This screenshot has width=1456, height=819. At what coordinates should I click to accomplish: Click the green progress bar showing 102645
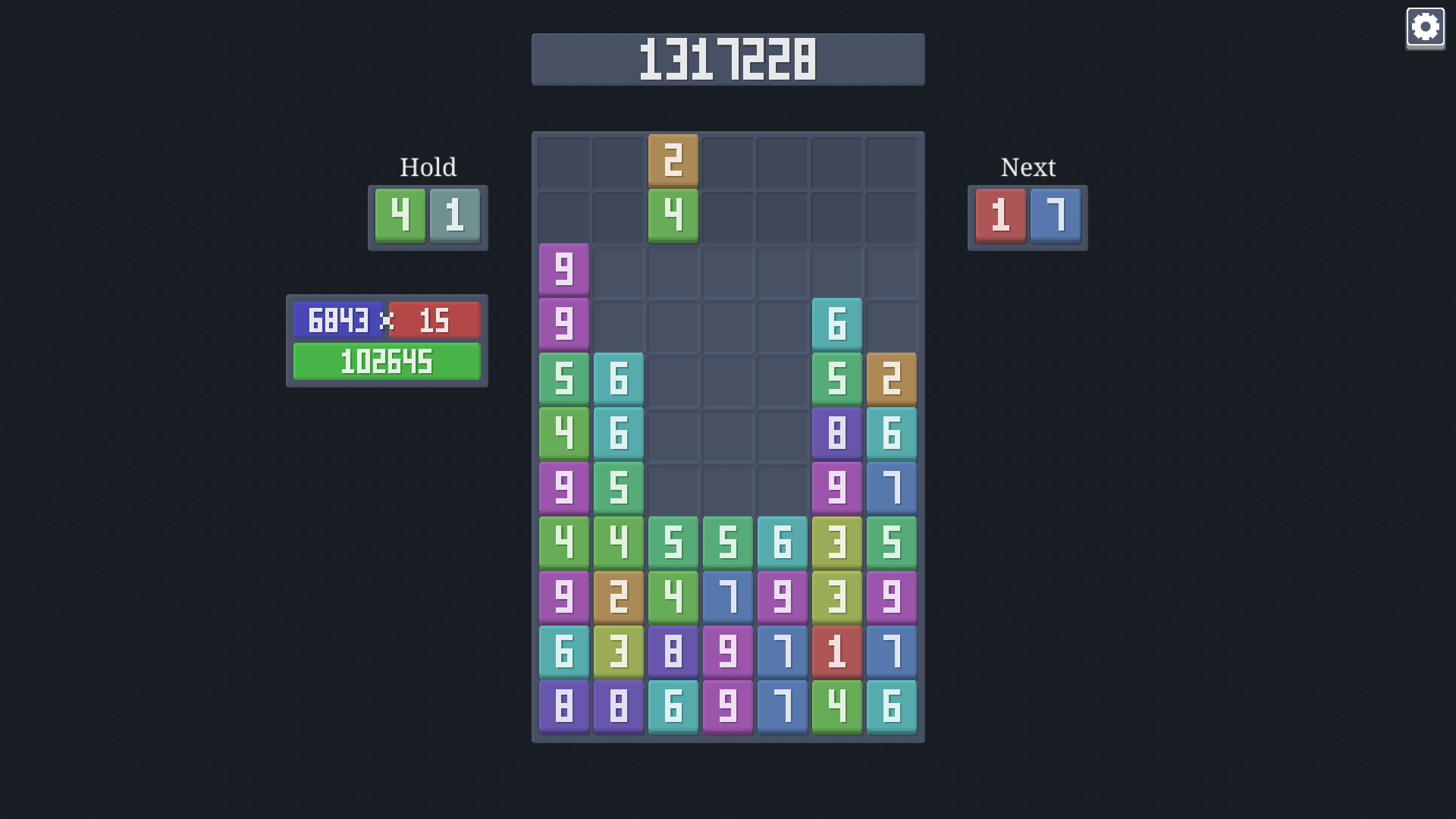(387, 362)
